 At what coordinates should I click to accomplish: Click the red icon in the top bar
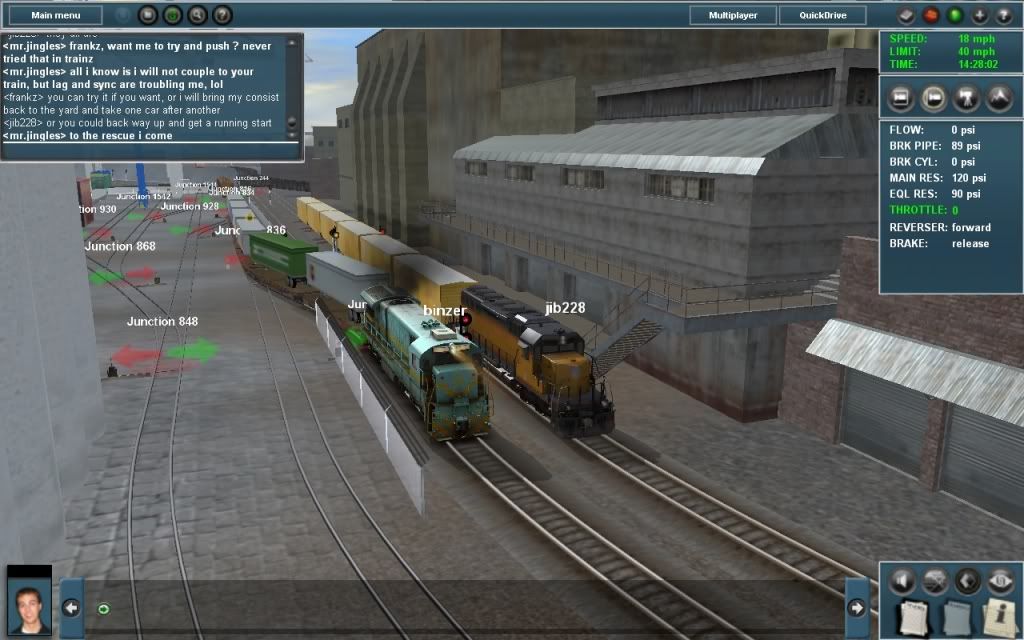click(930, 15)
